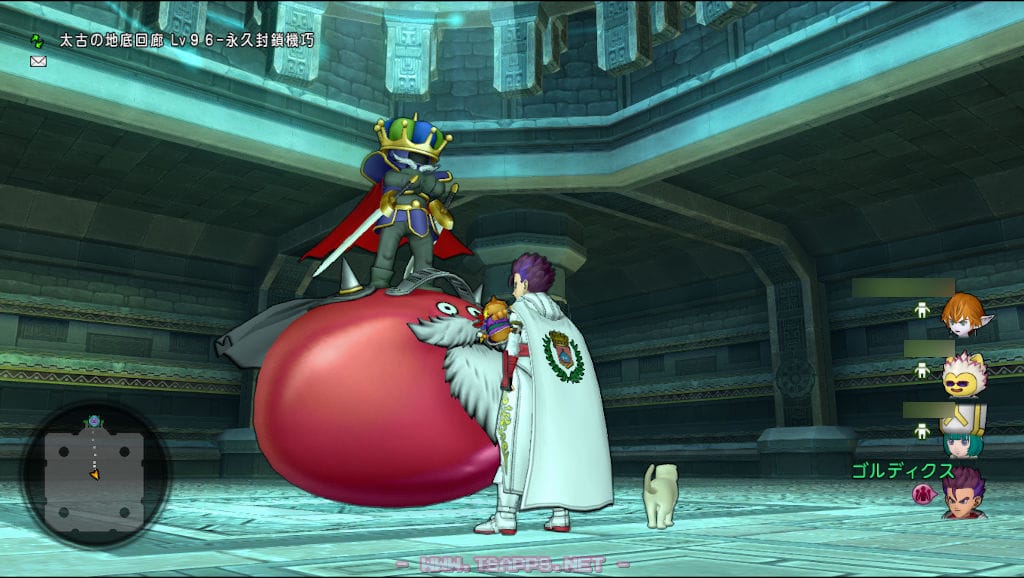Open the mail envelope icon
Screen dimensions: 1024x578
point(38,61)
